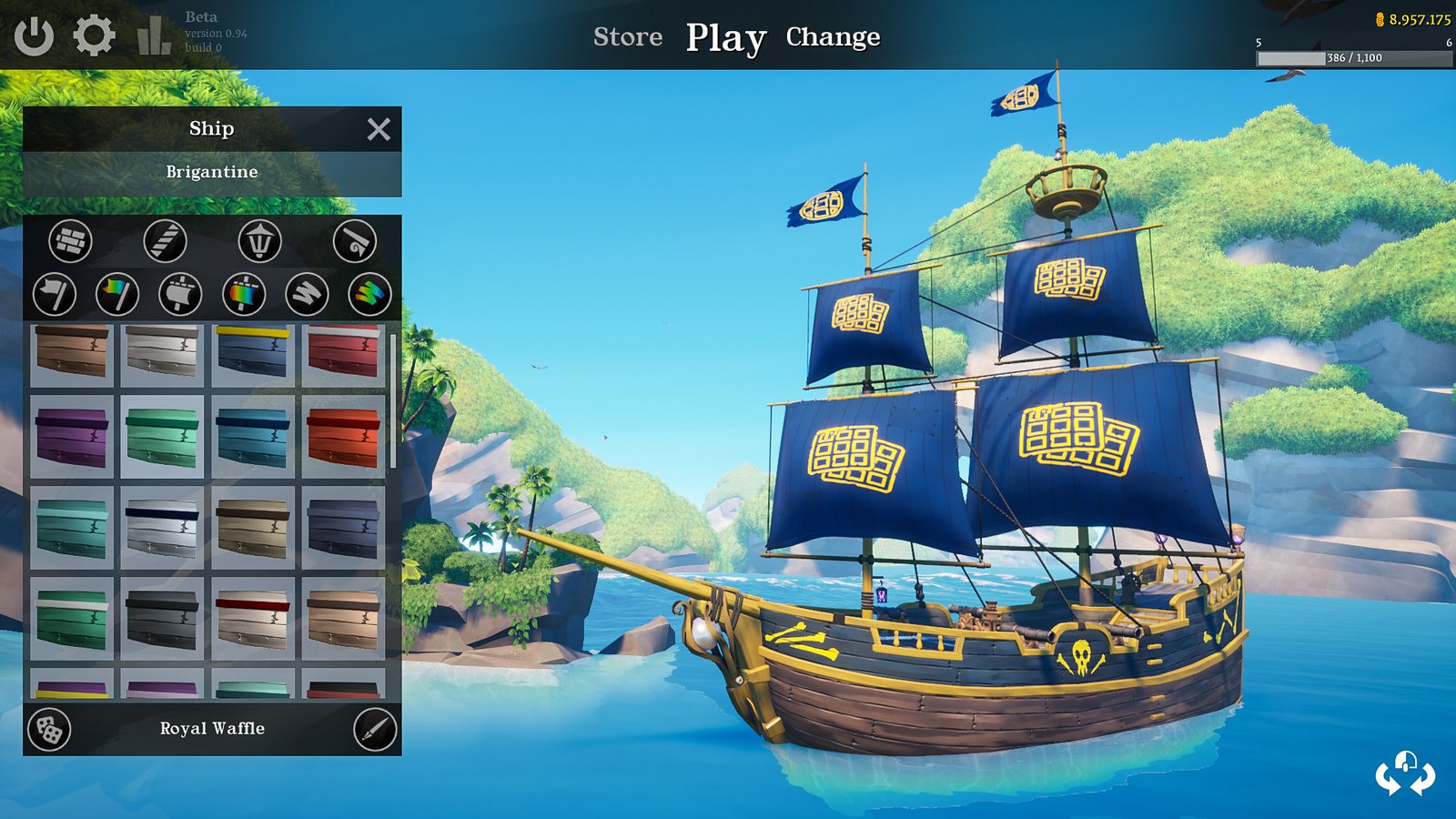Screen dimensions: 1456x819
Task: Open the gear settings menu
Action: click(x=94, y=36)
